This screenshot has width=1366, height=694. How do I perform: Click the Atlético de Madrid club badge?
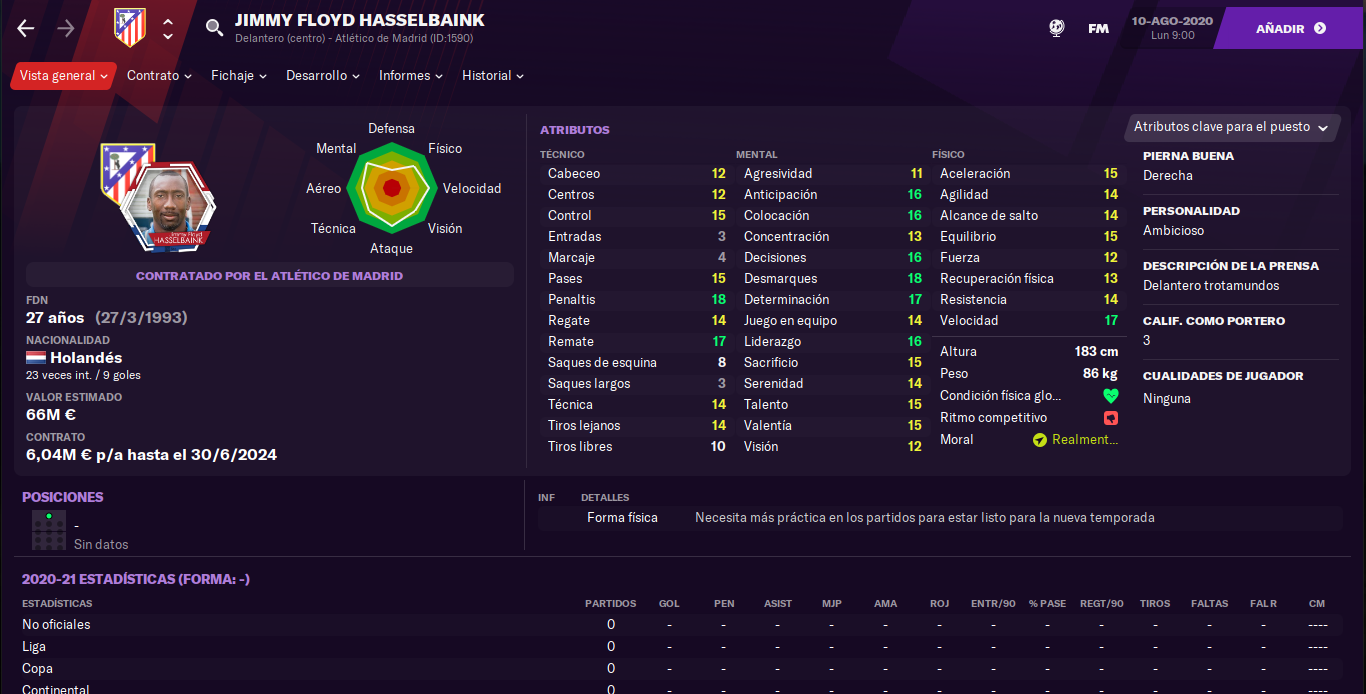point(130,28)
